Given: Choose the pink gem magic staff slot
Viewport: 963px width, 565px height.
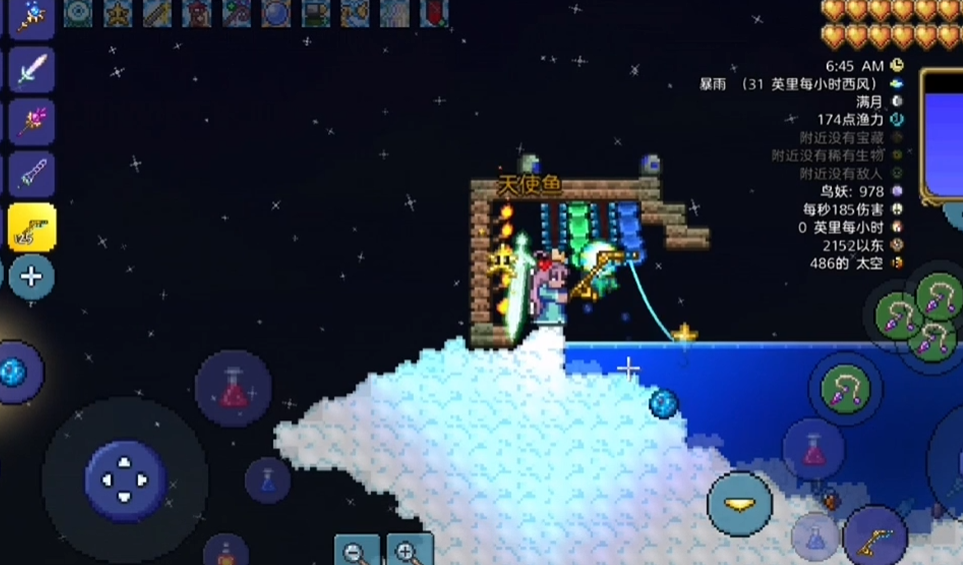Looking at the screenshot, I should 31,122.
